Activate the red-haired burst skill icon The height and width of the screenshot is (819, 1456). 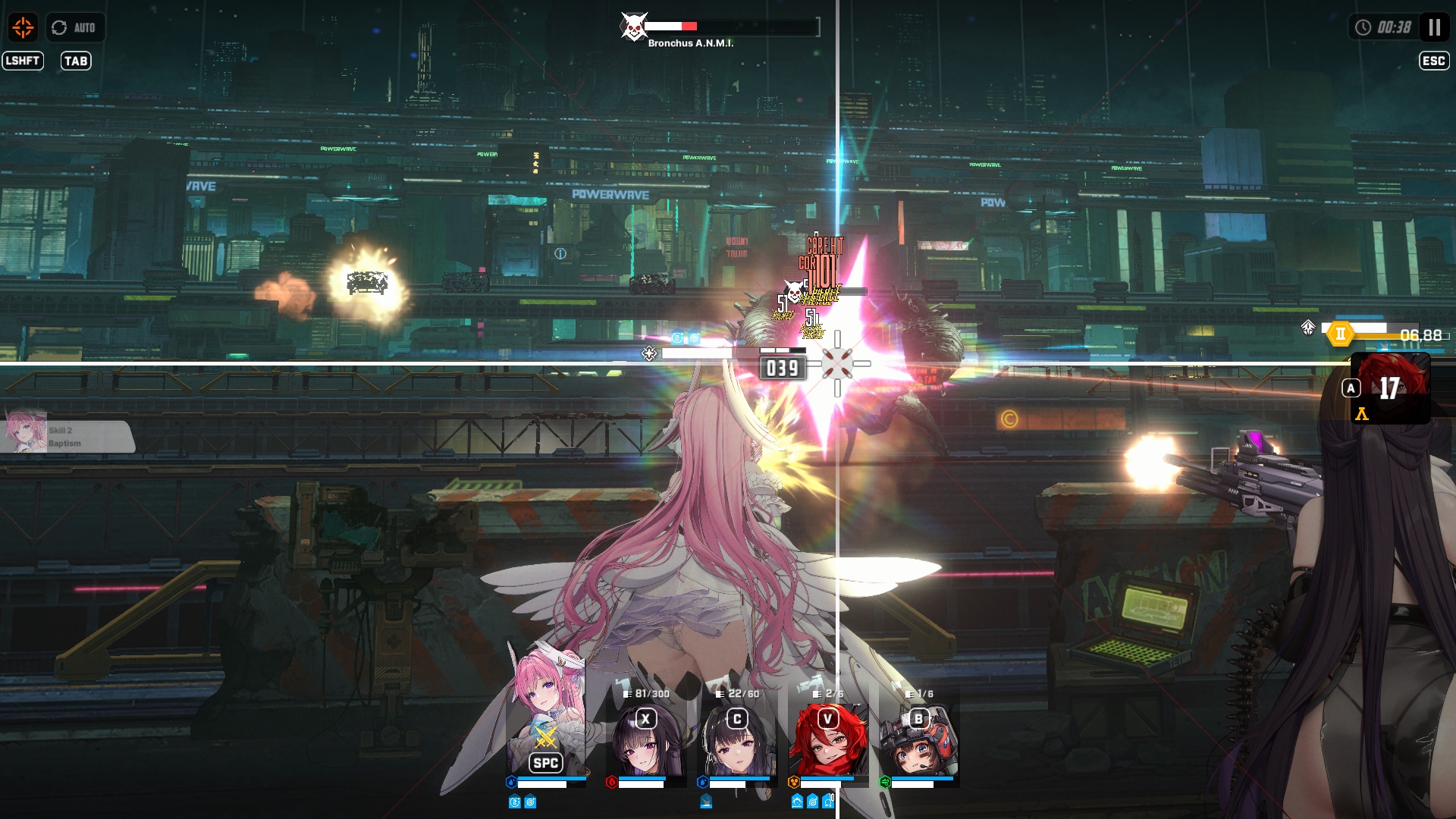(1390, 388)
